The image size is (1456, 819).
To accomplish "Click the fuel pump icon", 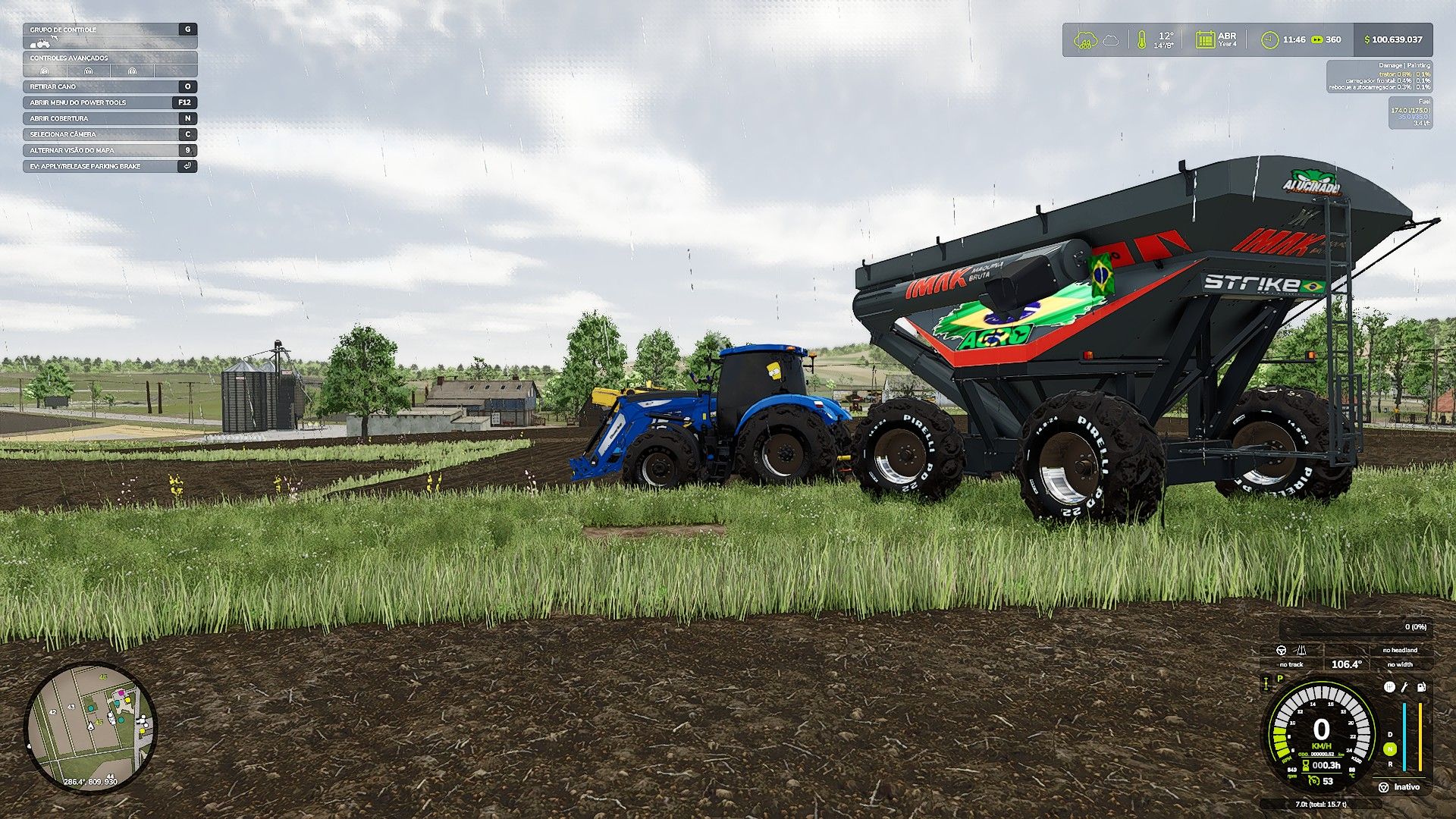I will coord(1420,687).
